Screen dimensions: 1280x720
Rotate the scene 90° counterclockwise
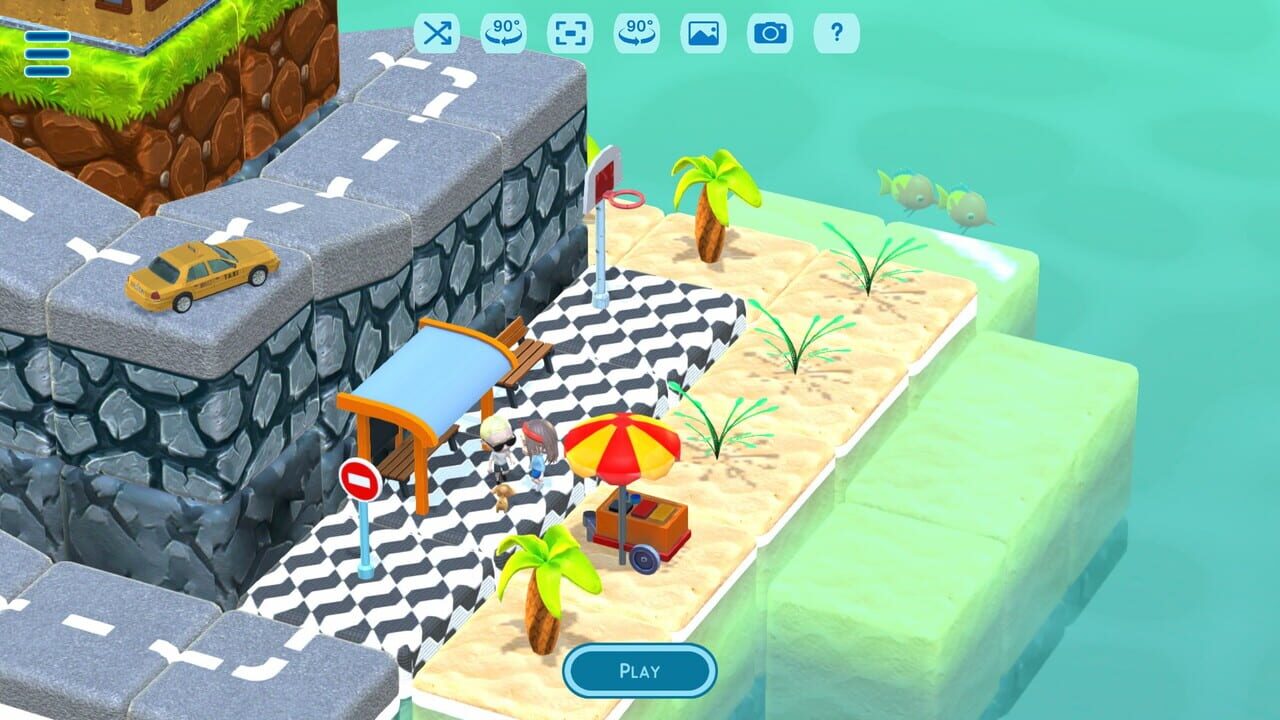pos(506,33)
